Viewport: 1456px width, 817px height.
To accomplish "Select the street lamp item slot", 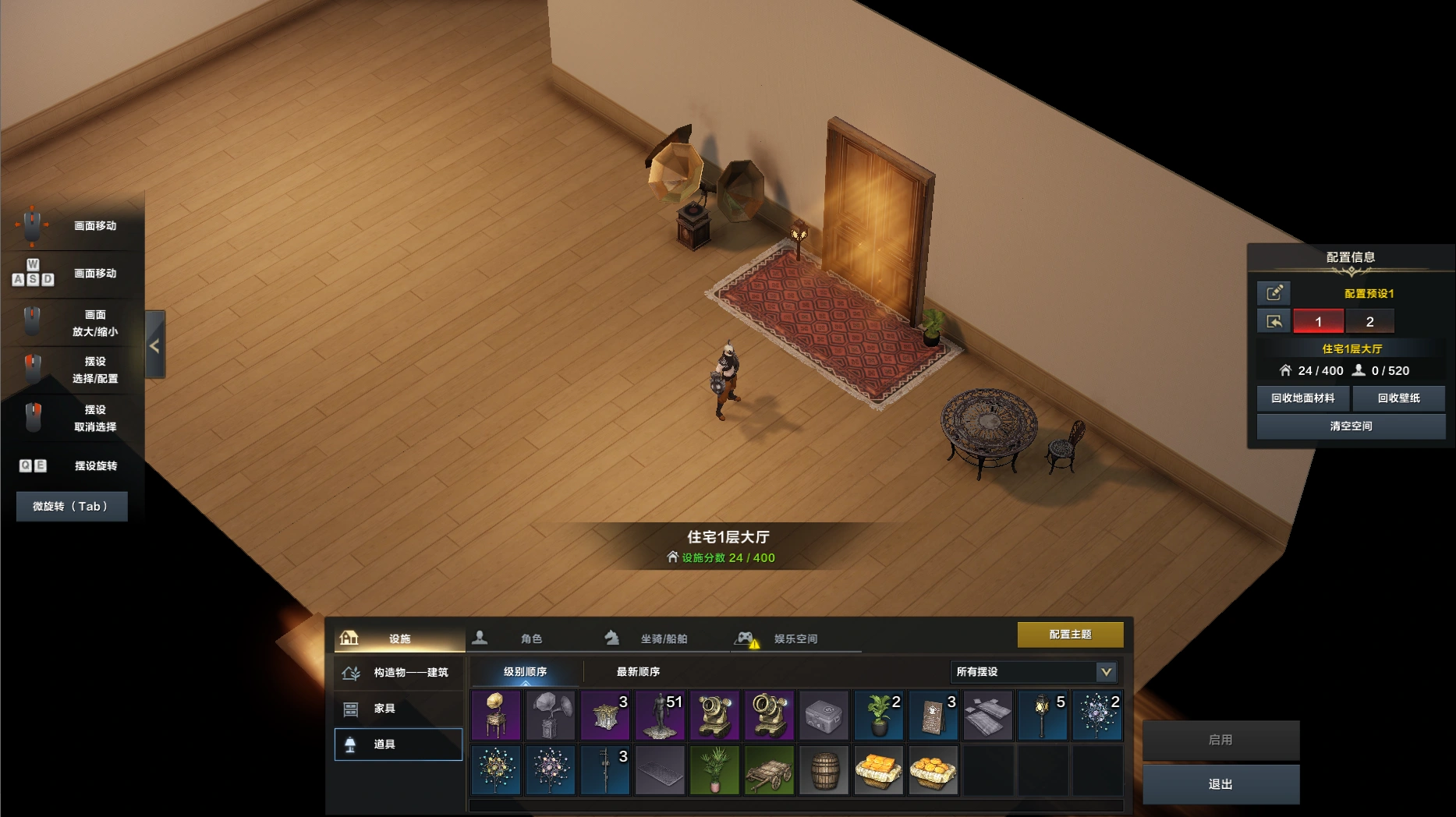I will (x=1042, y=715).
